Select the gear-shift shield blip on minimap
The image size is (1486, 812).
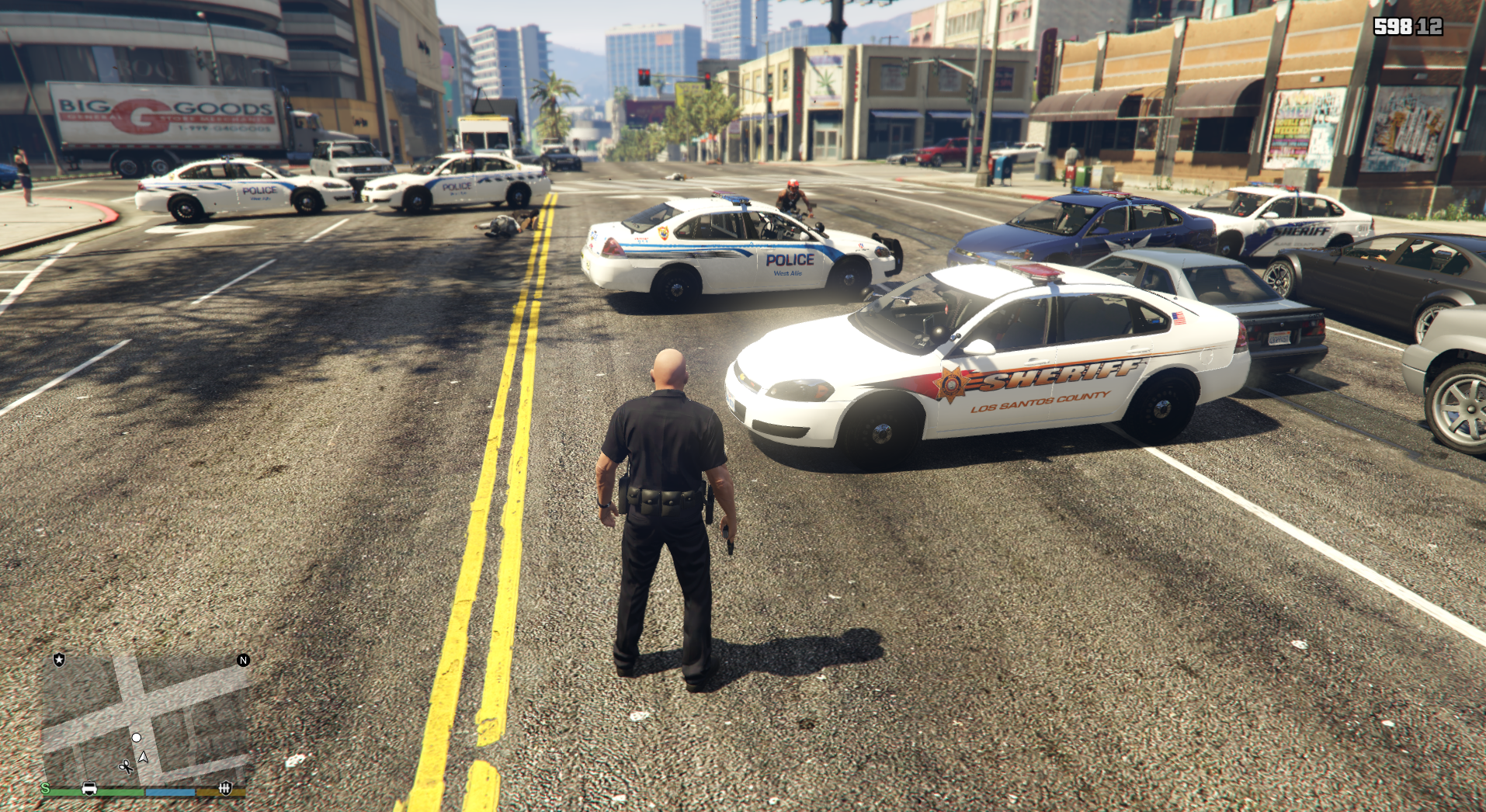pos(225,789)
